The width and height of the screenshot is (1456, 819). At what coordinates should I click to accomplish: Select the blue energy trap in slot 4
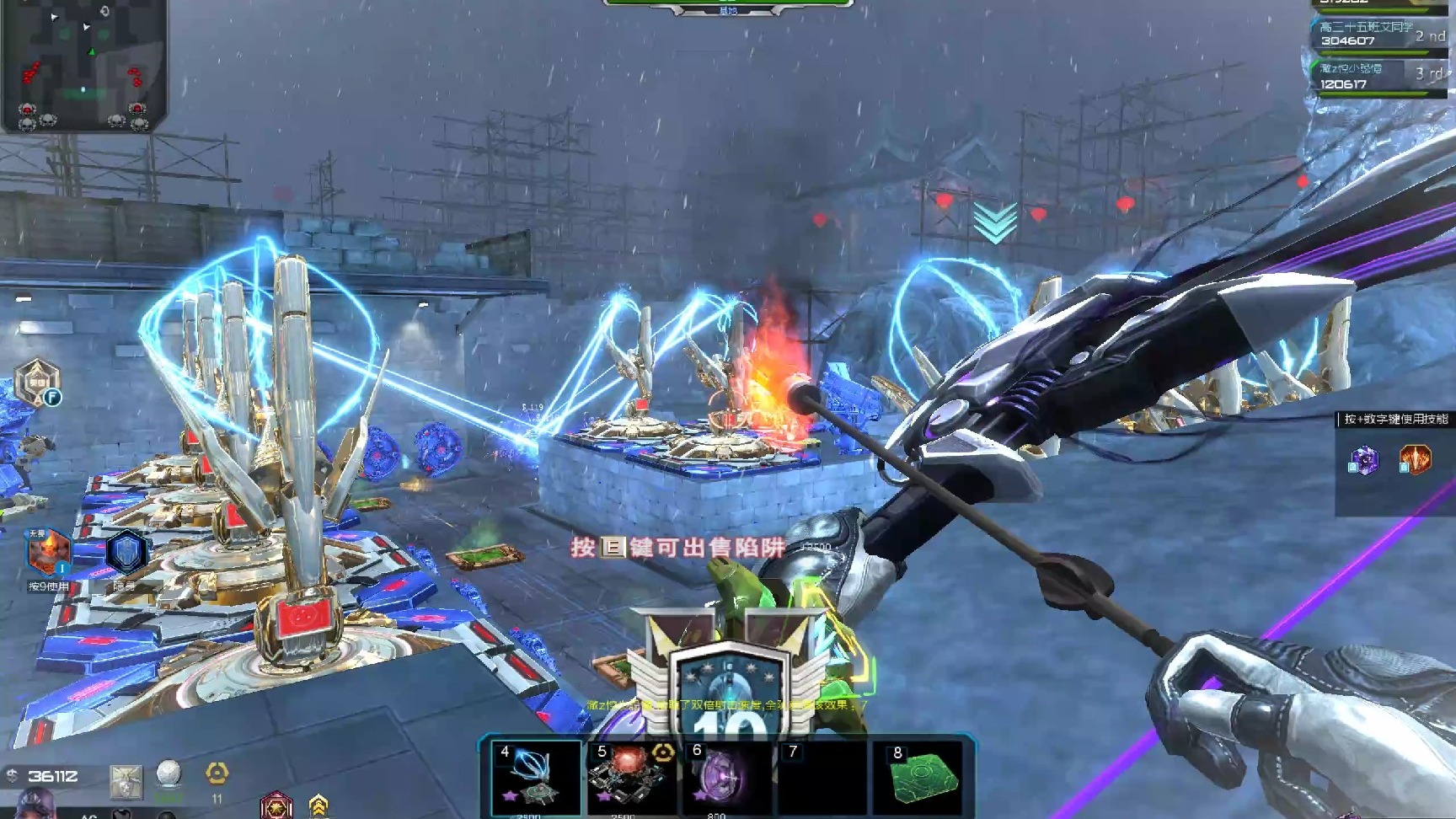coord(536,778)
